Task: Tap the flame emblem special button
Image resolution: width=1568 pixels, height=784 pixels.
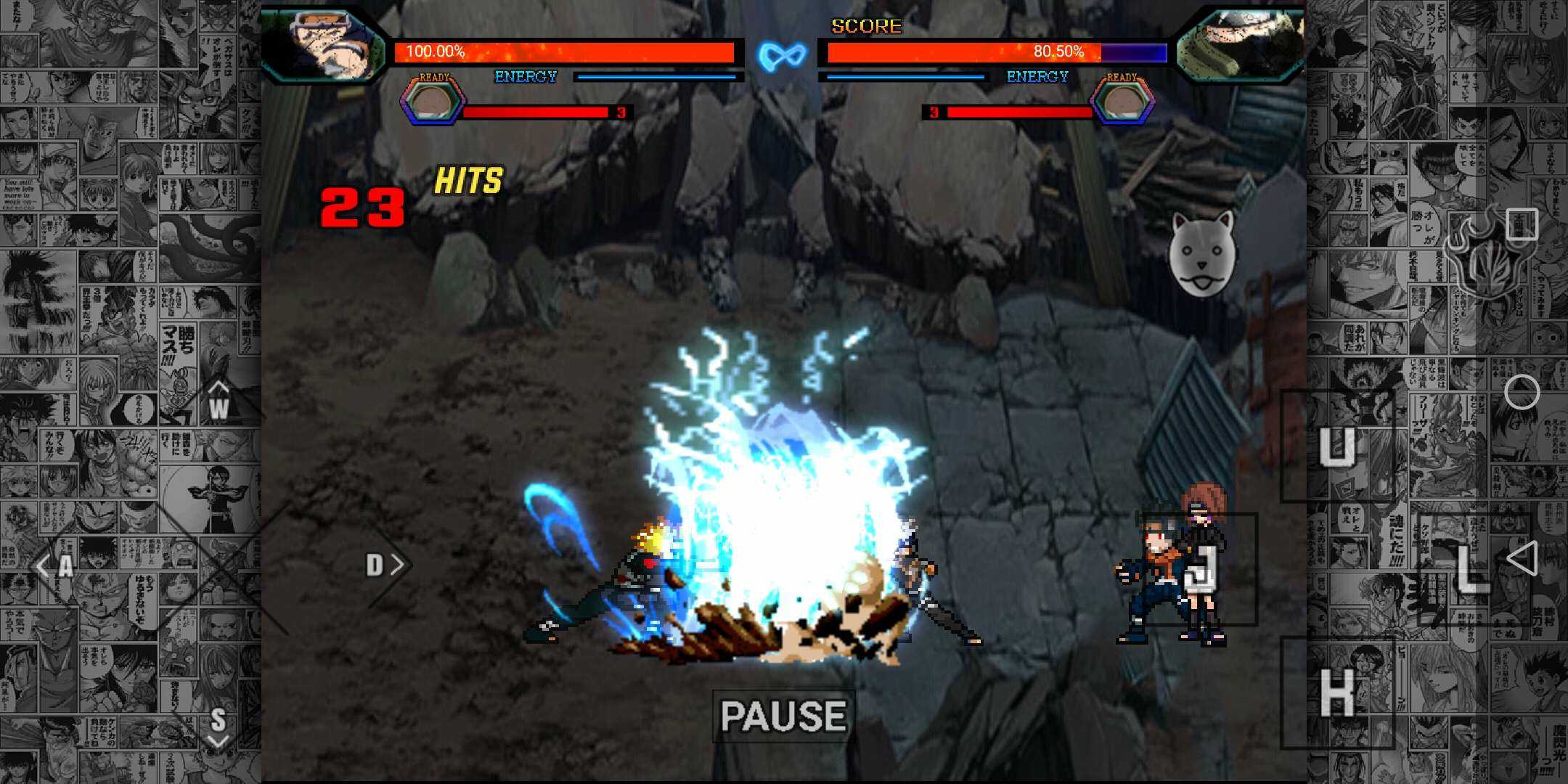Action: (x=1481, y=254)
